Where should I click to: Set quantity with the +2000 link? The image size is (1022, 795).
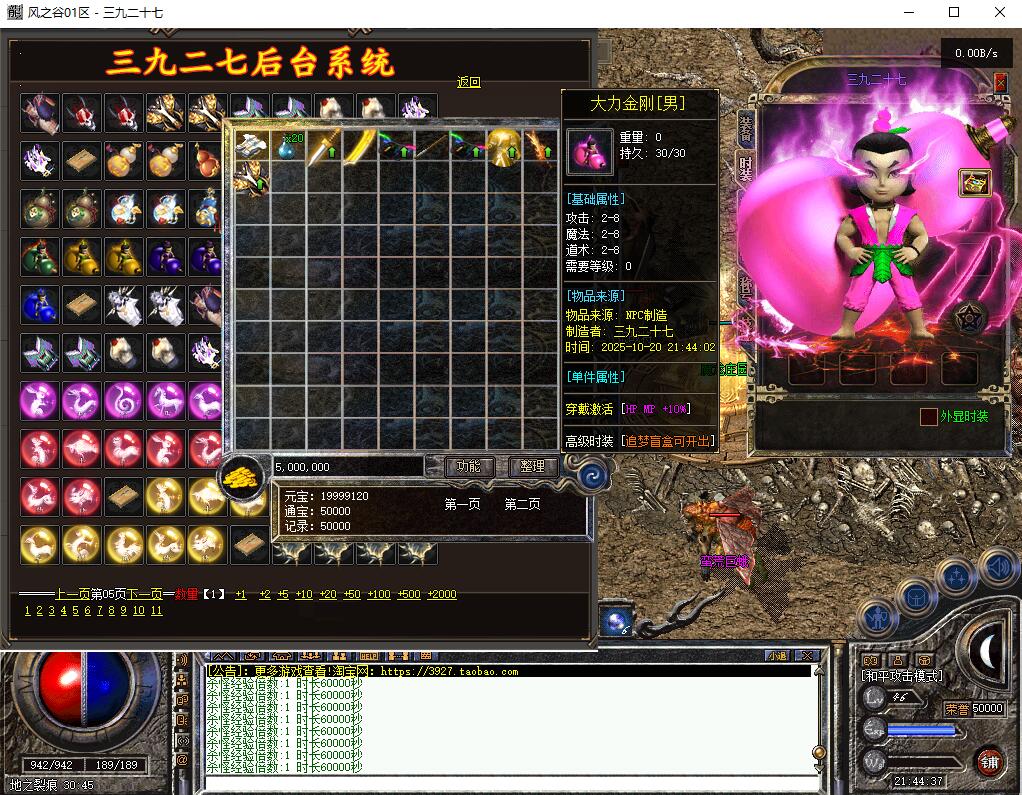pyautogui.click(x=441, y=594)
